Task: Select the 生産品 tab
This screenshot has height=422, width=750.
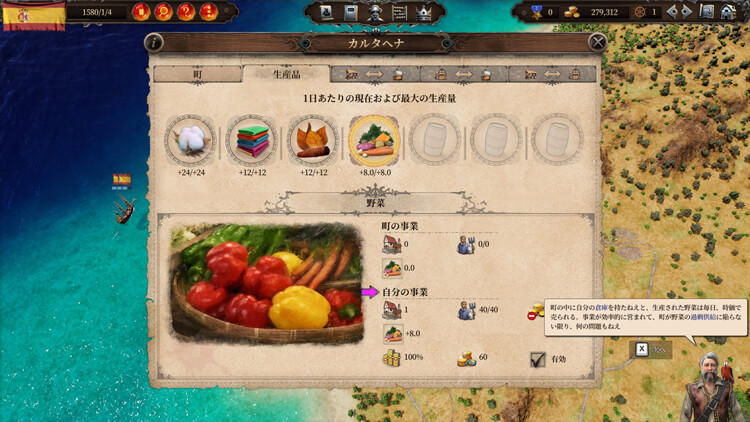Action: (285, 74)
